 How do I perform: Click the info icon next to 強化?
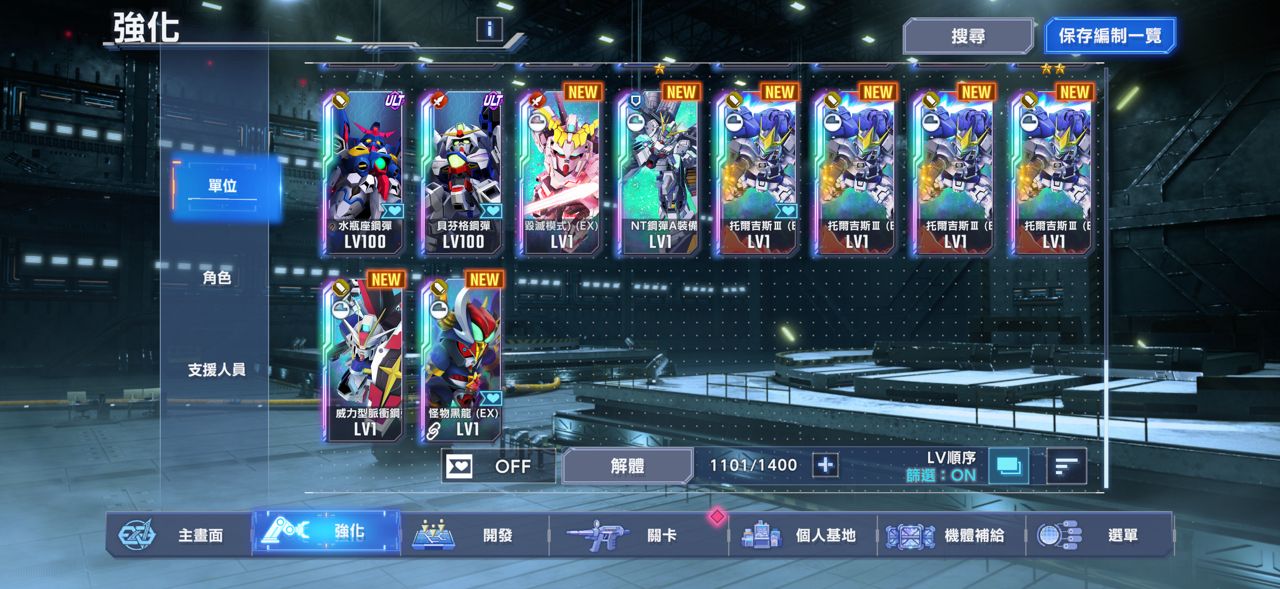pos(489,29)
